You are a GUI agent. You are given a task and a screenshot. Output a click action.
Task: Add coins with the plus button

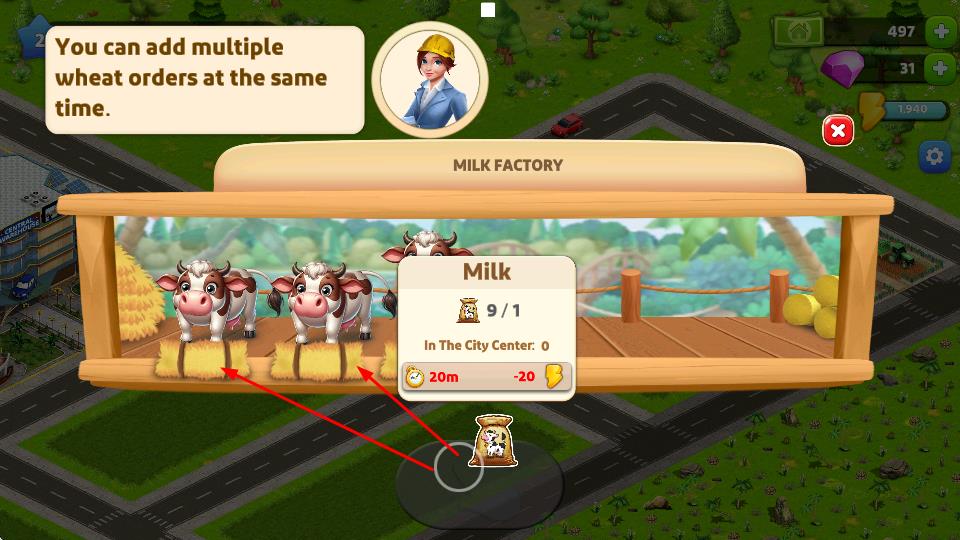[941, 31]
